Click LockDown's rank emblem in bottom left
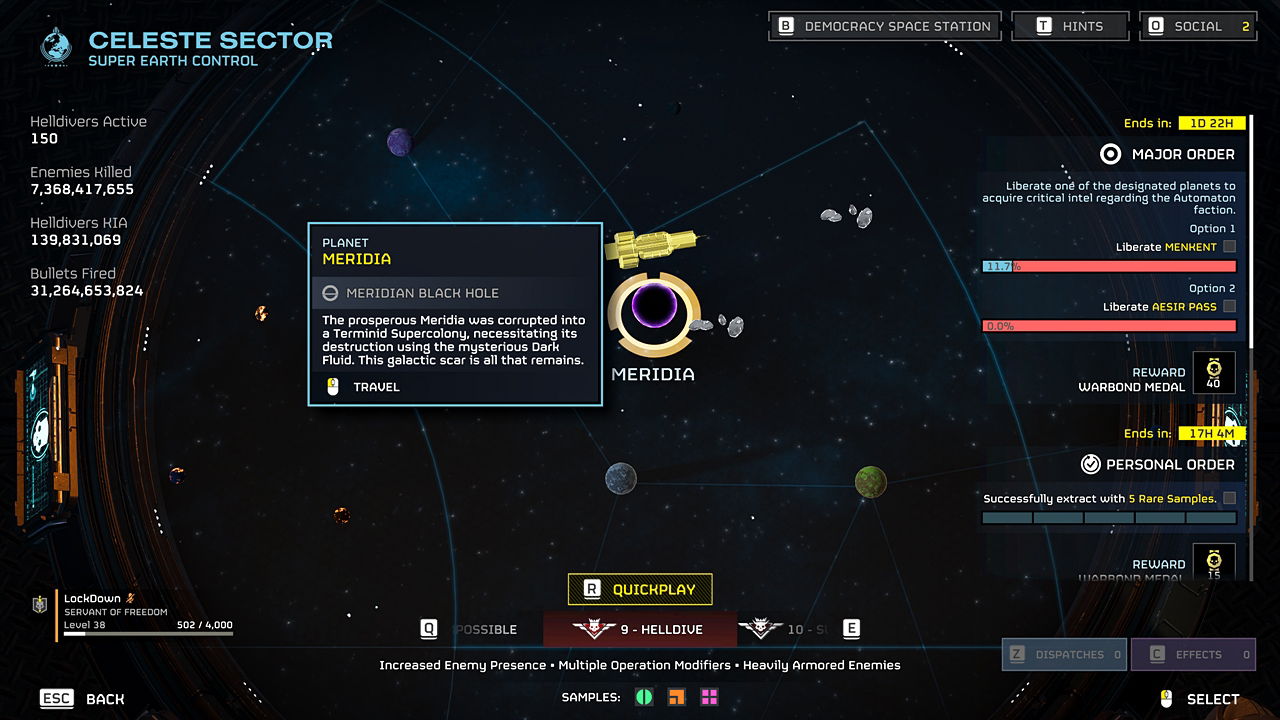1280x720 pixels. [x=38, y=605]
